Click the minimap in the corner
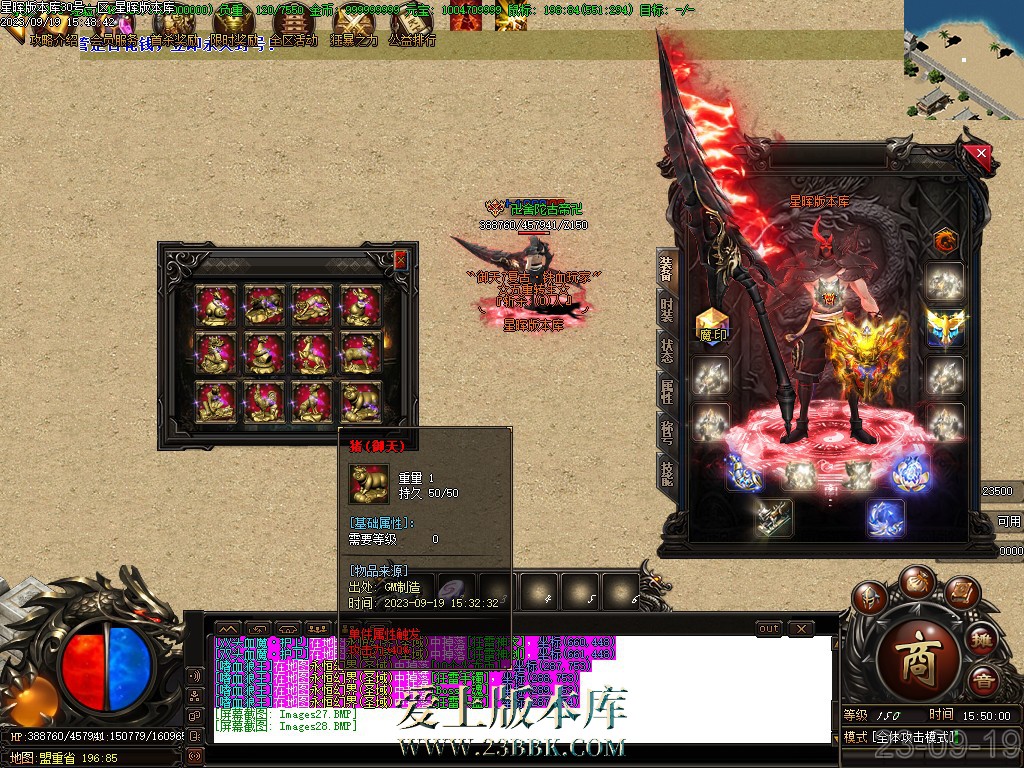The image size is (1024, 768). (x=964, y=60)
